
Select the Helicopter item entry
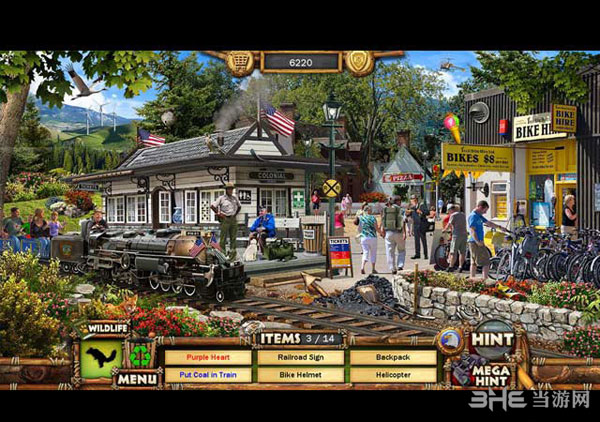pyautogui.click(x=392, y=375)
